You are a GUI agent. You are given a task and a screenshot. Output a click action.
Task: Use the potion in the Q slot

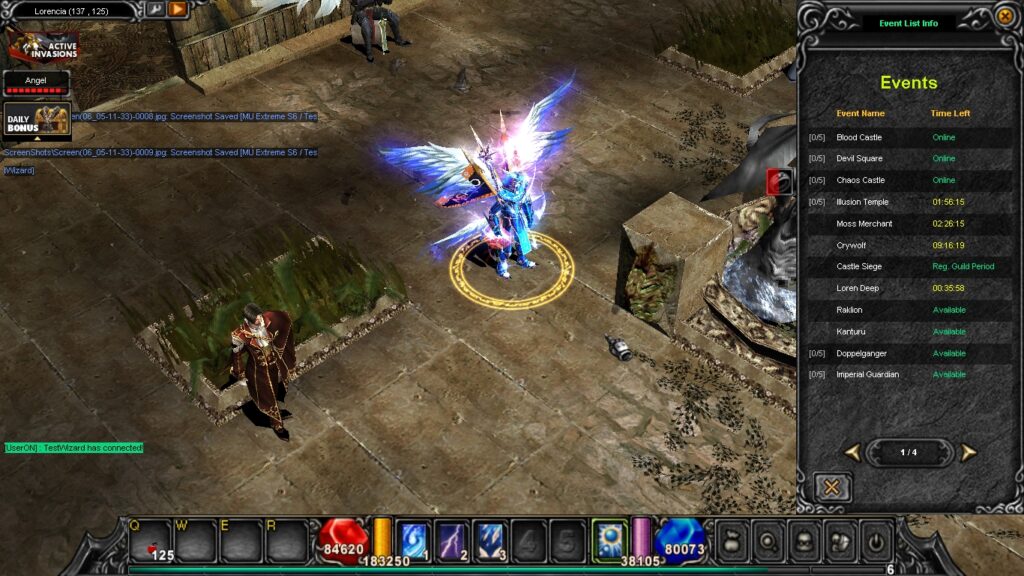tap(150, 541)
